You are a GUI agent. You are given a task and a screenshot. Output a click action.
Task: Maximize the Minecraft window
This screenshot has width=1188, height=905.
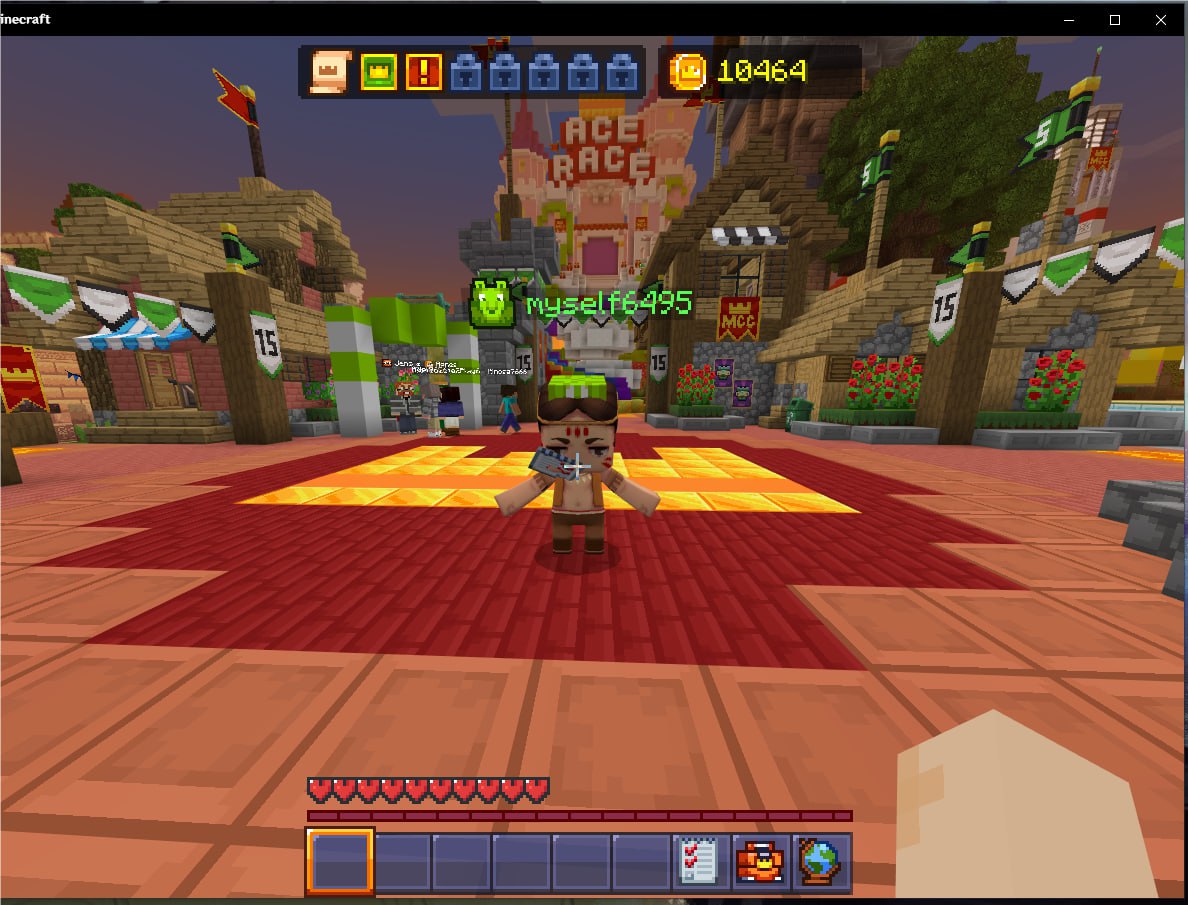click(x=1115, y=19)
